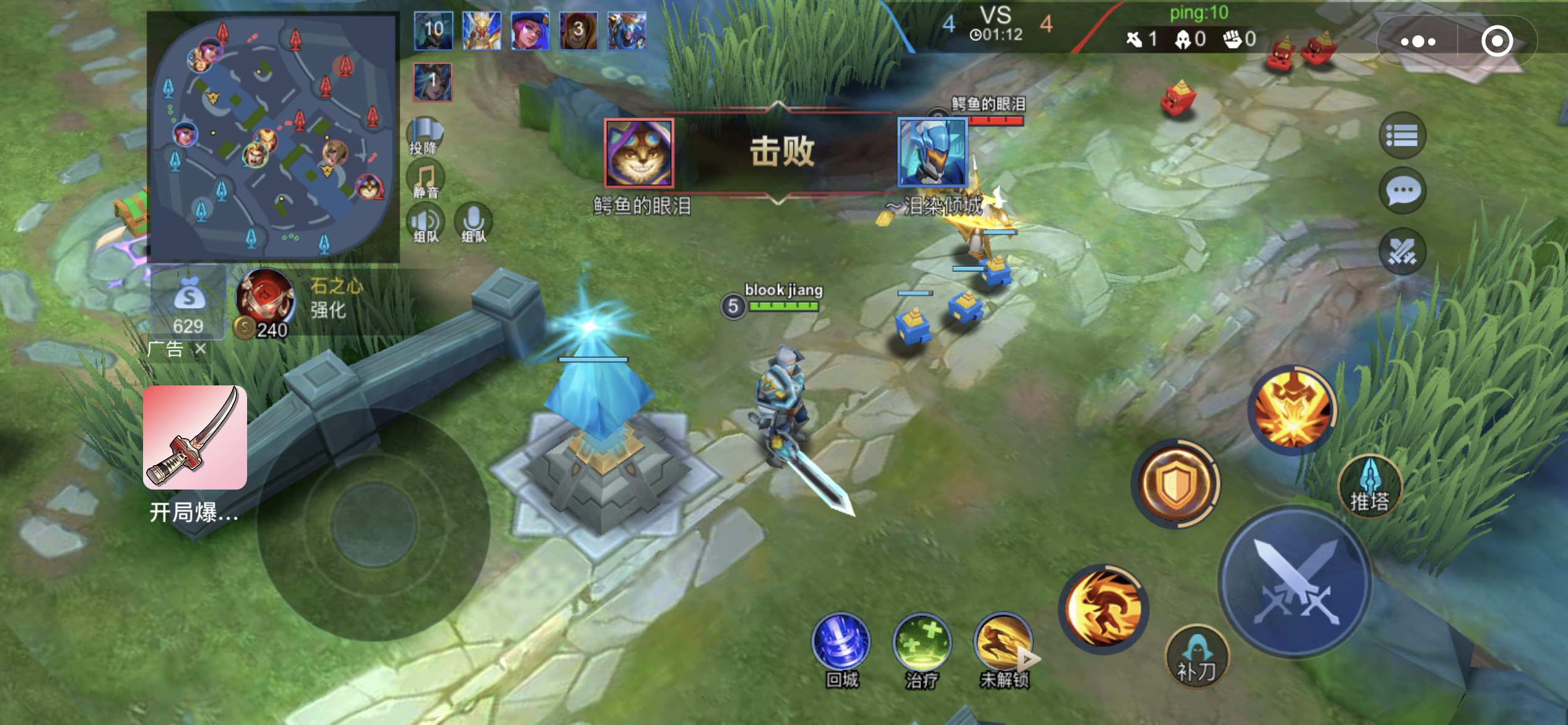Toggle the 组队 team speaker button

(425, 224)
